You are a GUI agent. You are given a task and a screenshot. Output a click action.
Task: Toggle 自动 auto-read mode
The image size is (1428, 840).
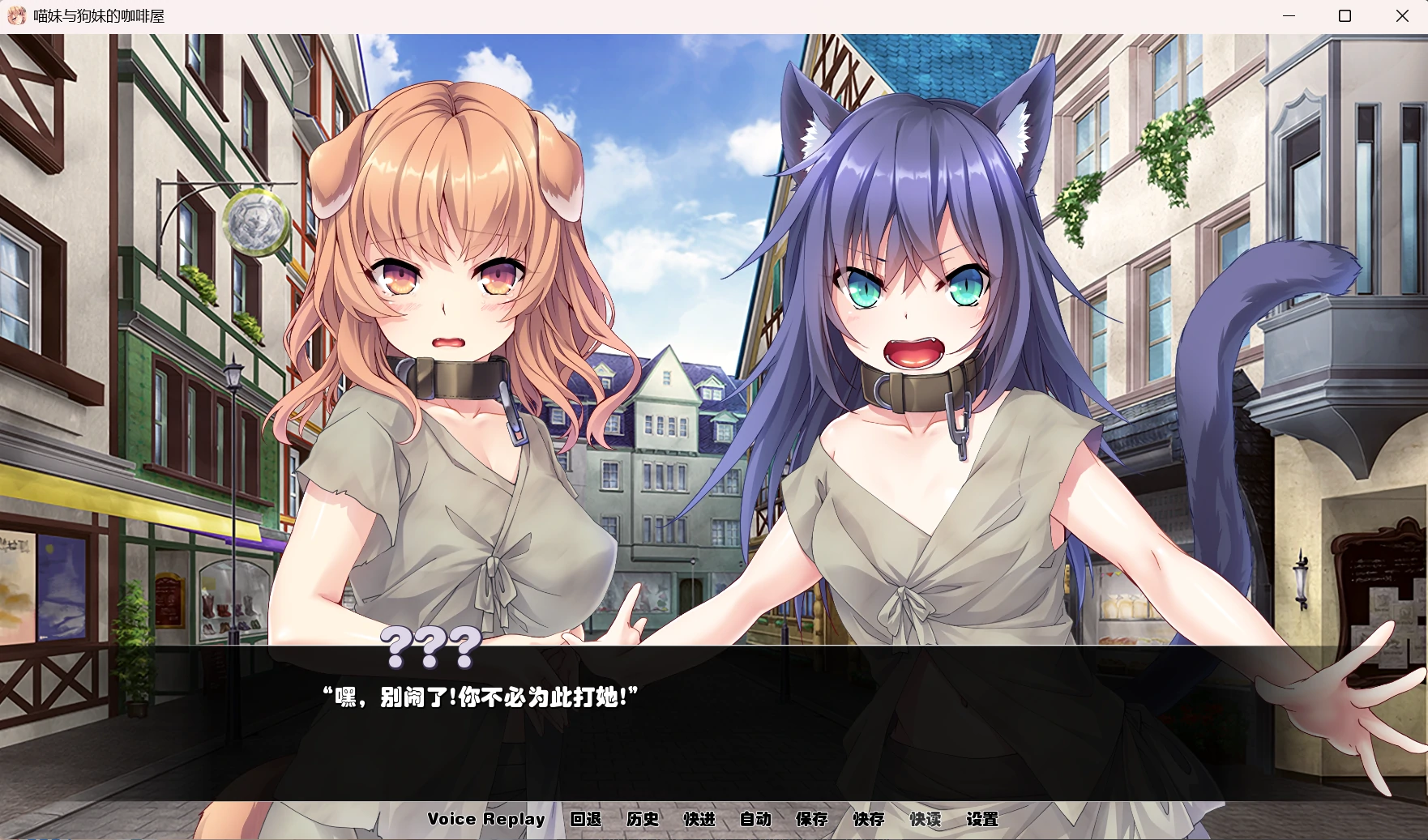tap(757, 819)
